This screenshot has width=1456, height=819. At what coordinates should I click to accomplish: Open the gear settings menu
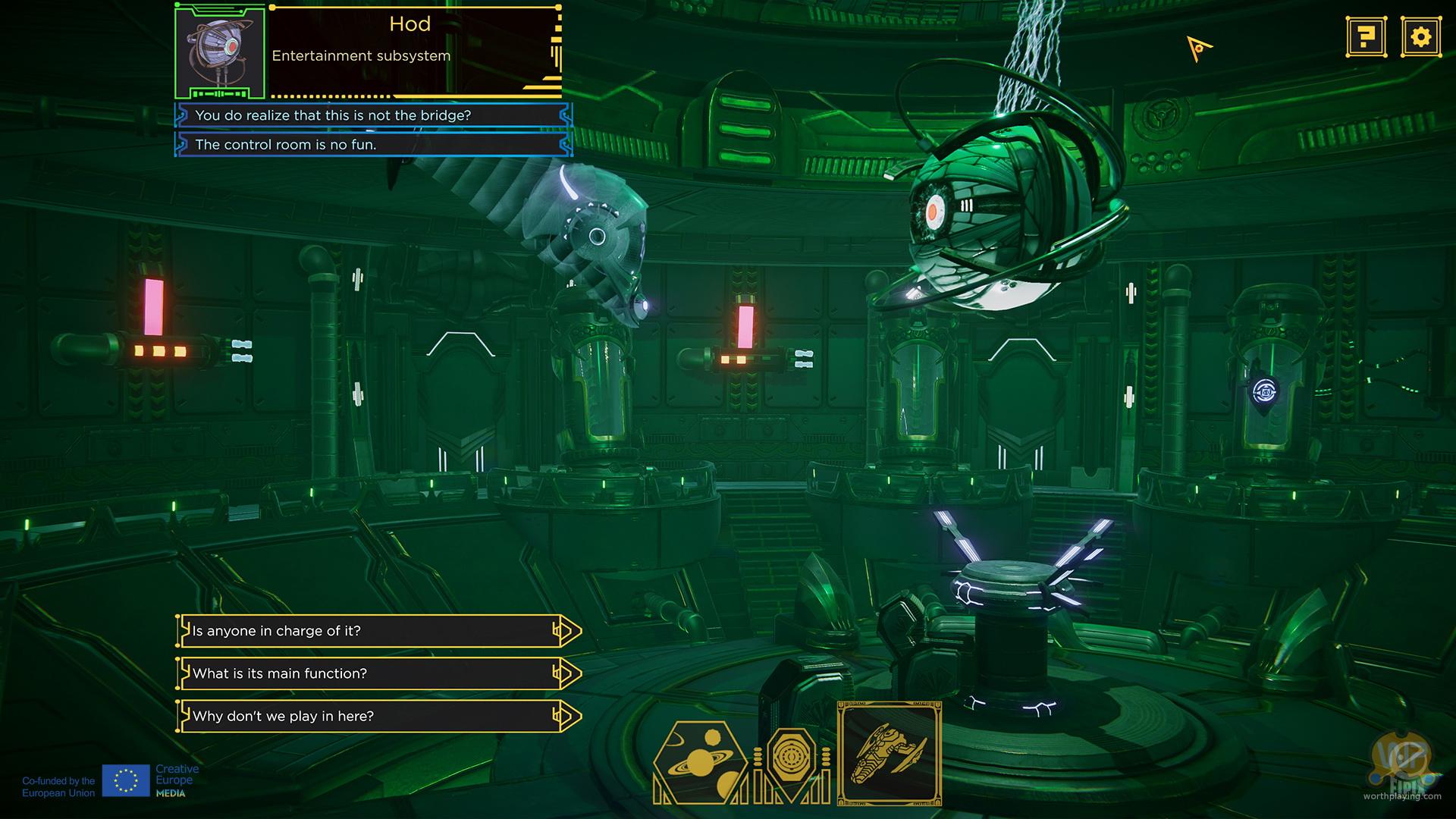pos(1420,36)
